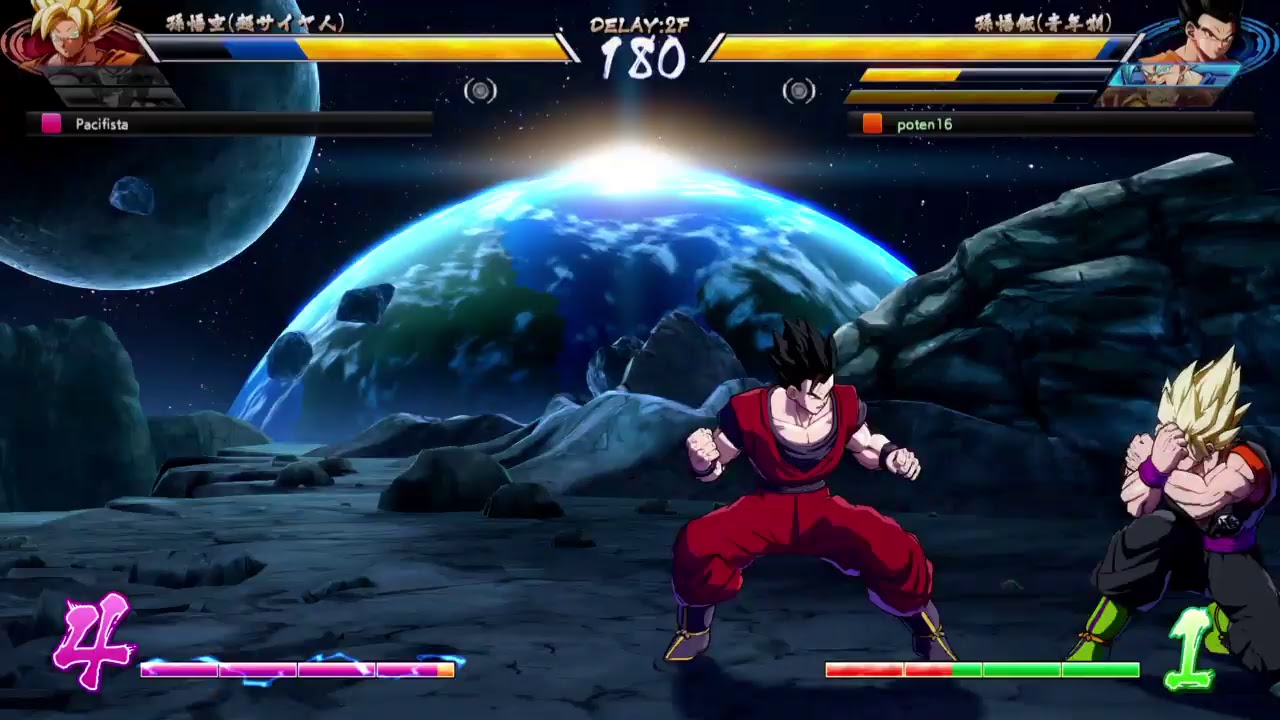Image resolution: width=1280 pixels, height=720 pixels.
Task: Click poten16's orange player color square
Action: tap(873, 123)
